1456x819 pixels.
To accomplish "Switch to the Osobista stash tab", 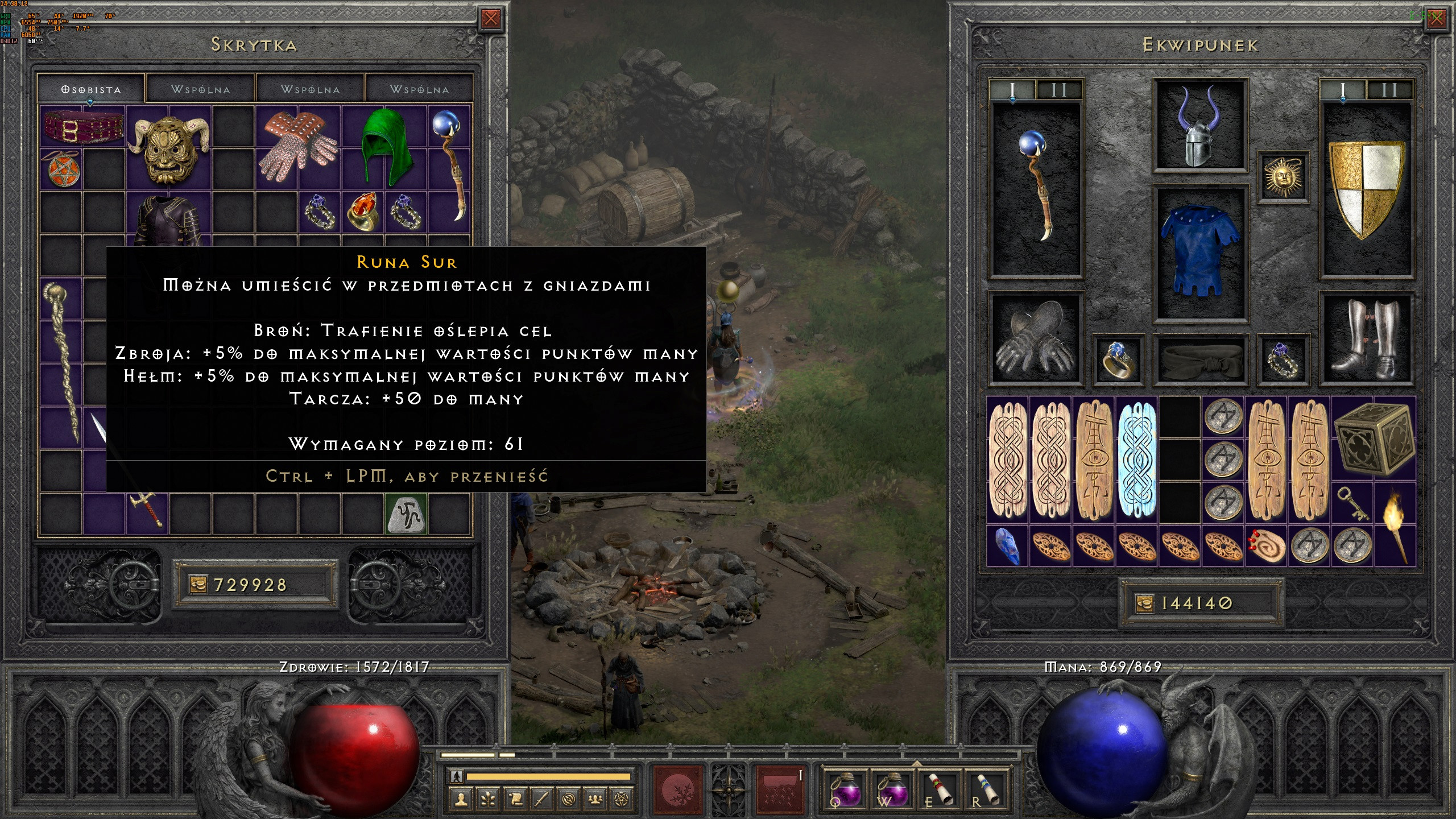I will (x=91, y=90).
